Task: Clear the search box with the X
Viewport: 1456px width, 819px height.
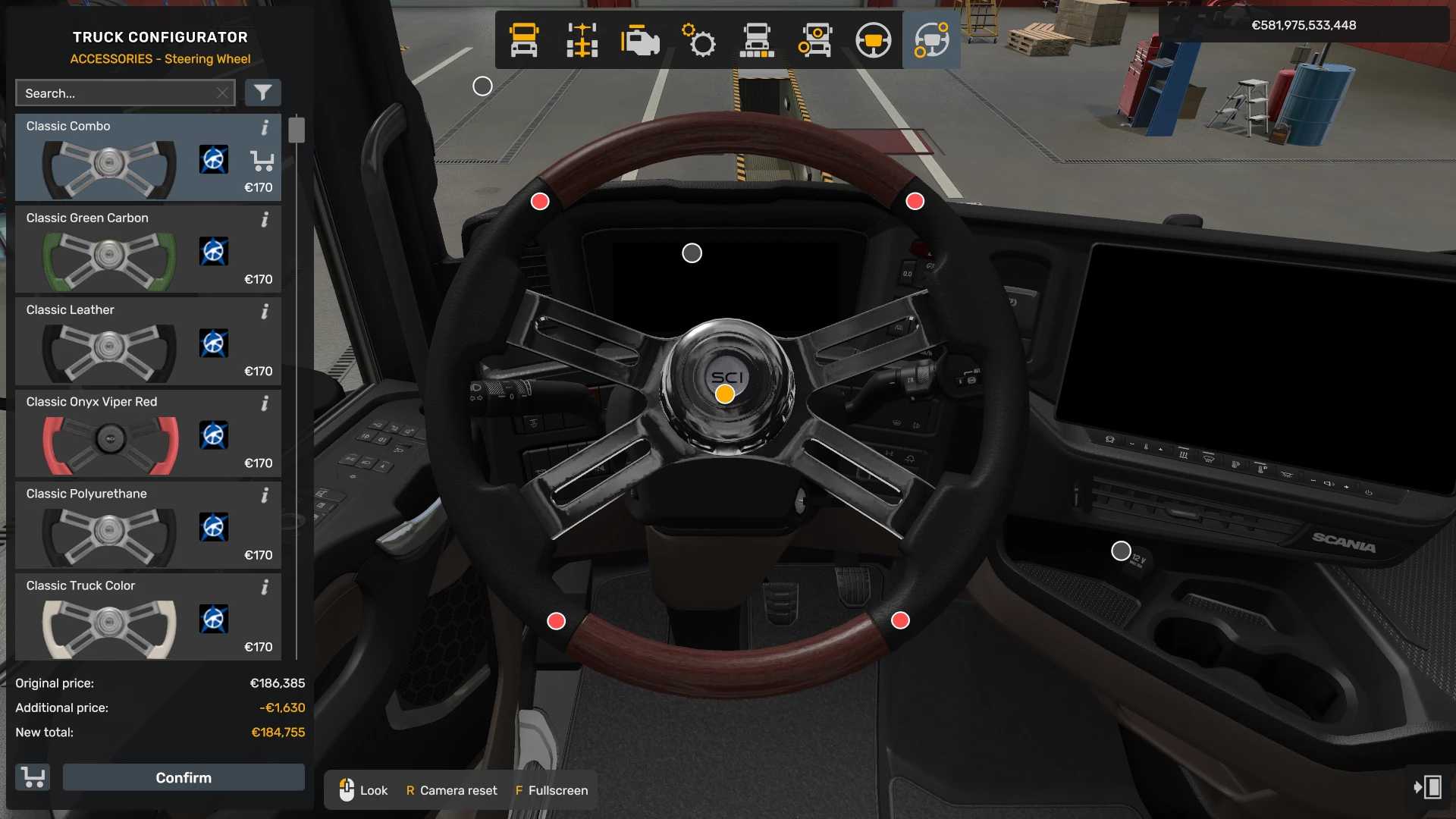Action: (222, 93)
